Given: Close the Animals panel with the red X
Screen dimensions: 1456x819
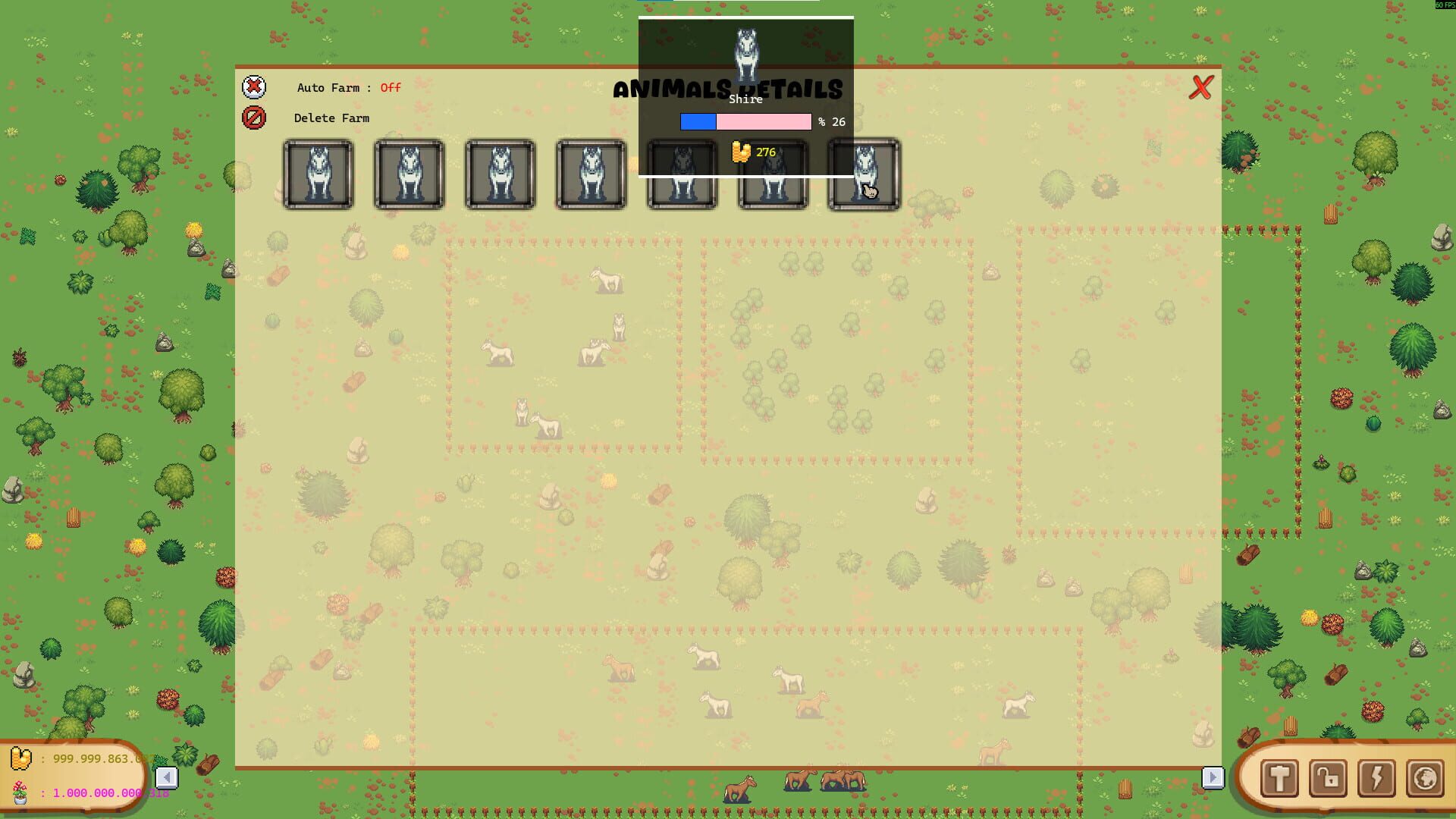Looking at the screenshot, I should (1200, 87).
